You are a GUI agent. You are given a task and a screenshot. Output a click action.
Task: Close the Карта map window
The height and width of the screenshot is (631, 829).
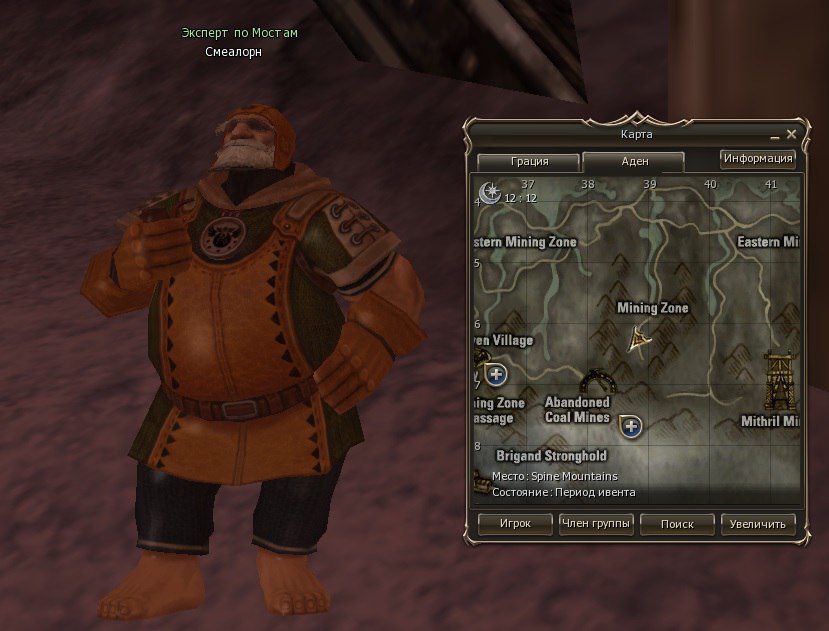[x=791, y=134]
